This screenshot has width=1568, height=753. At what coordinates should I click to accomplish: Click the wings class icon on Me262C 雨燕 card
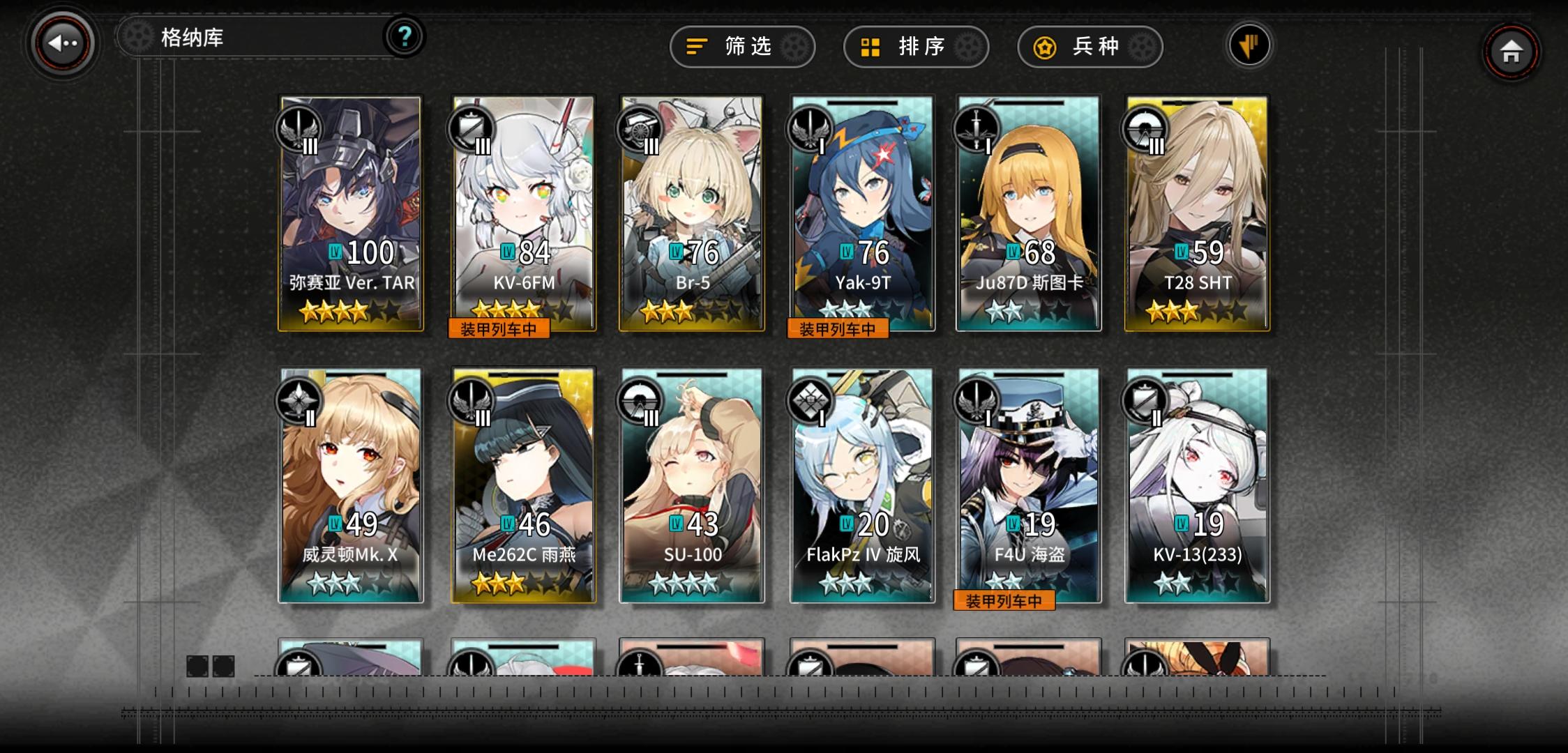(473, 400)
